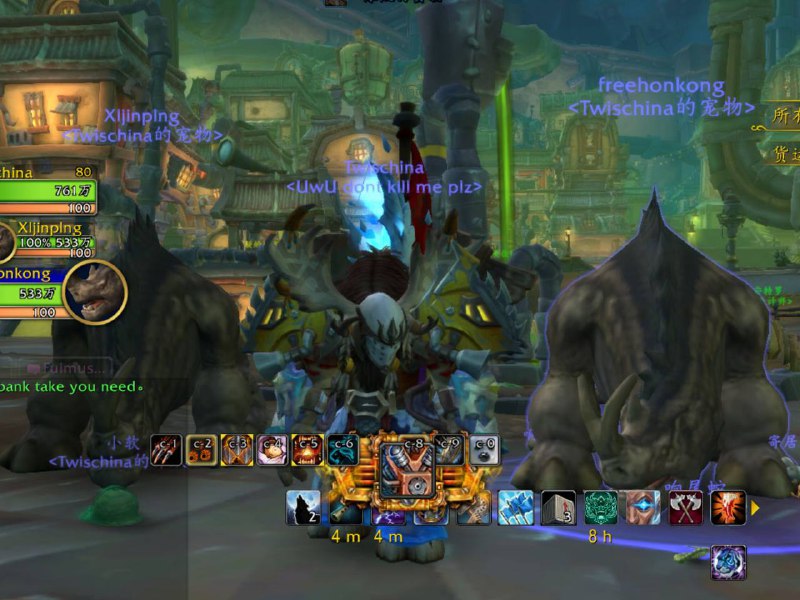Trigger the orange flame burst ability

728,508
